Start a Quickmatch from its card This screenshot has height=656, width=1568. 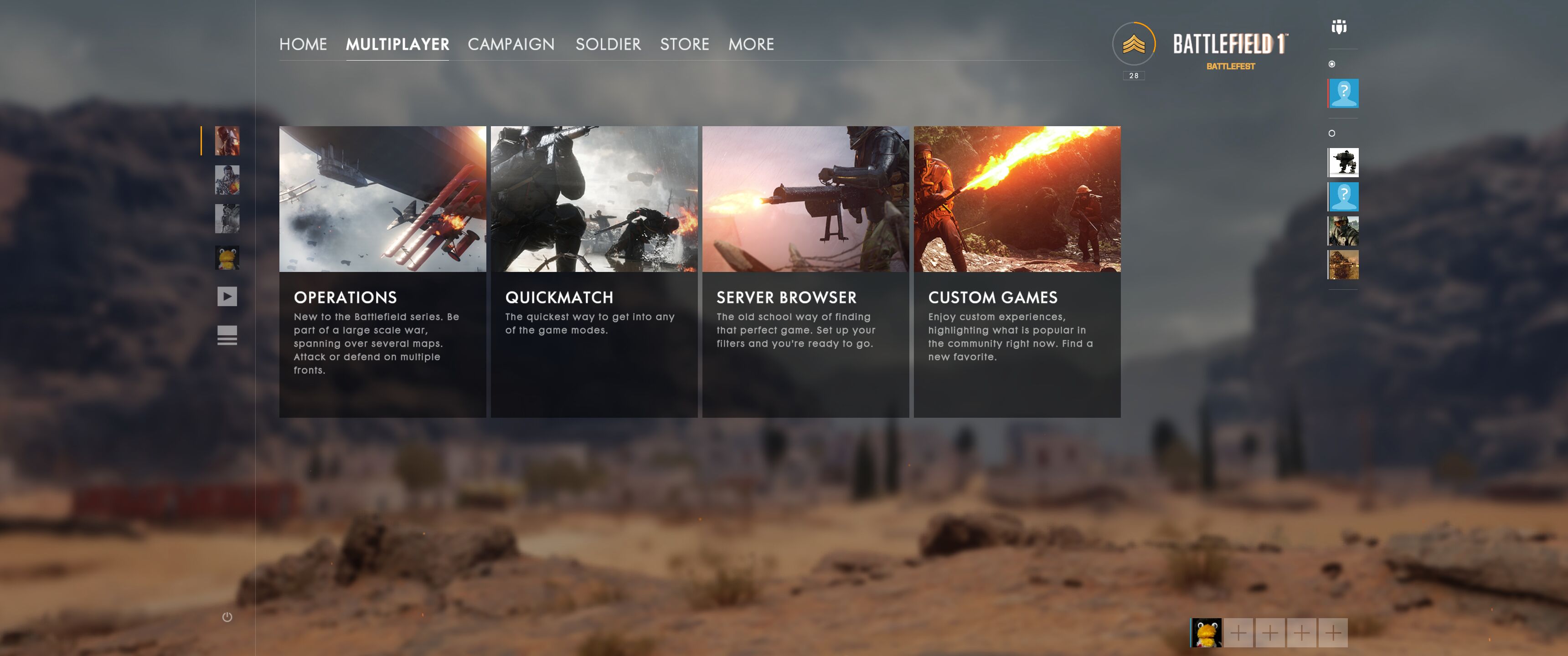point(593,271)
